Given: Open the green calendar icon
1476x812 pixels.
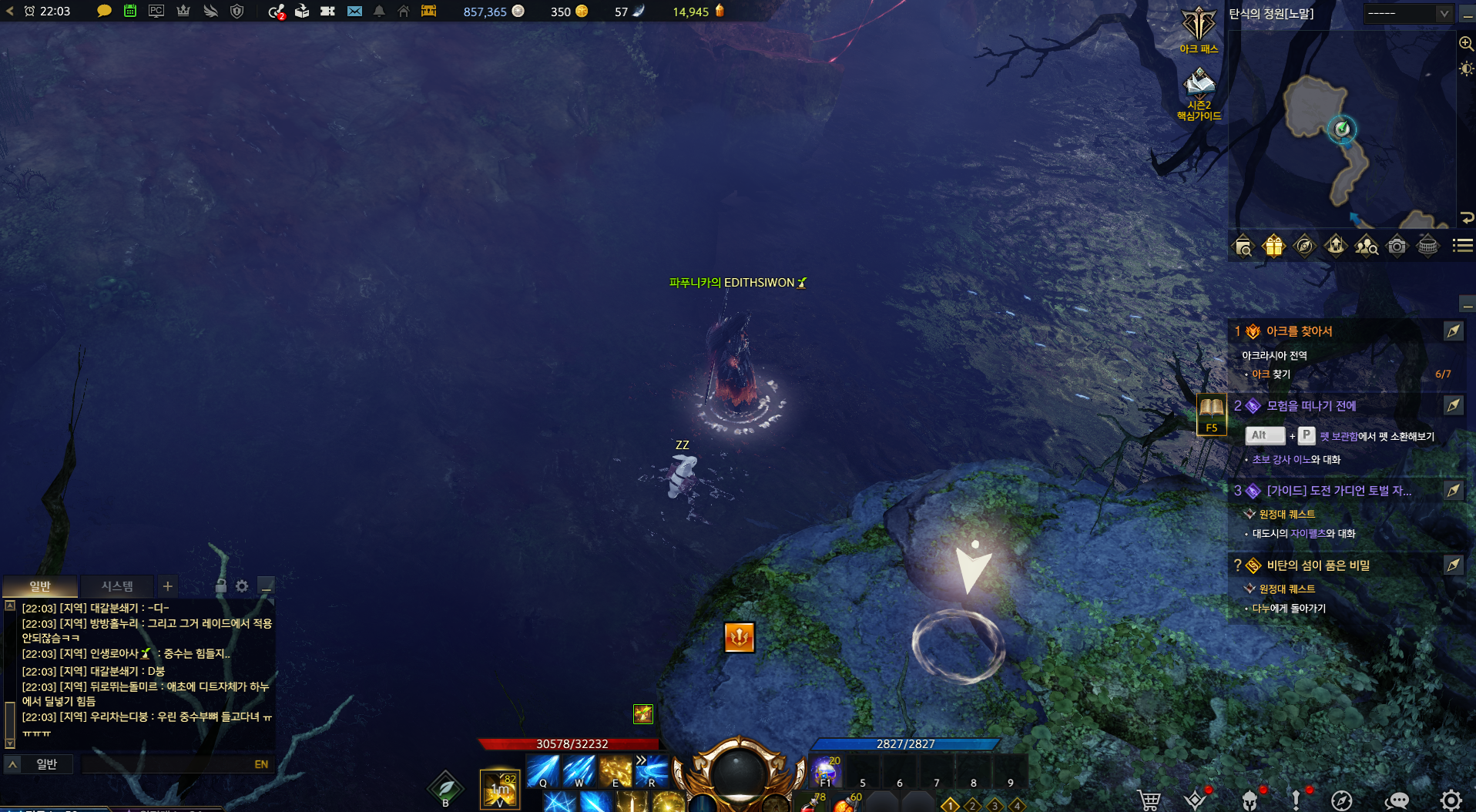Looking at the screenshot, I should [x=130, y=12].
